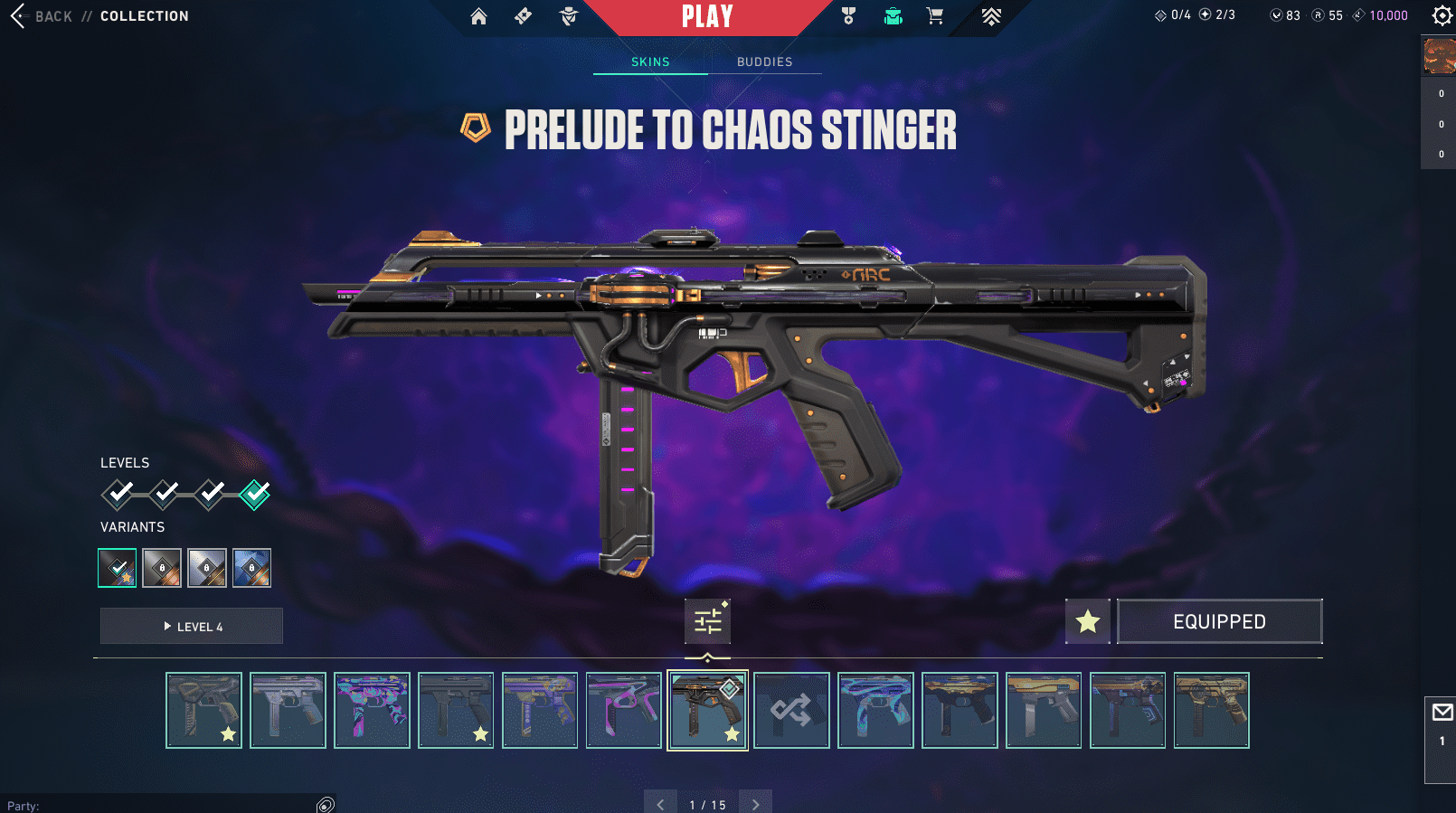Toggle the favorite star button
Viewport: 1456px width, 813px height.
tap(1087, 621)
